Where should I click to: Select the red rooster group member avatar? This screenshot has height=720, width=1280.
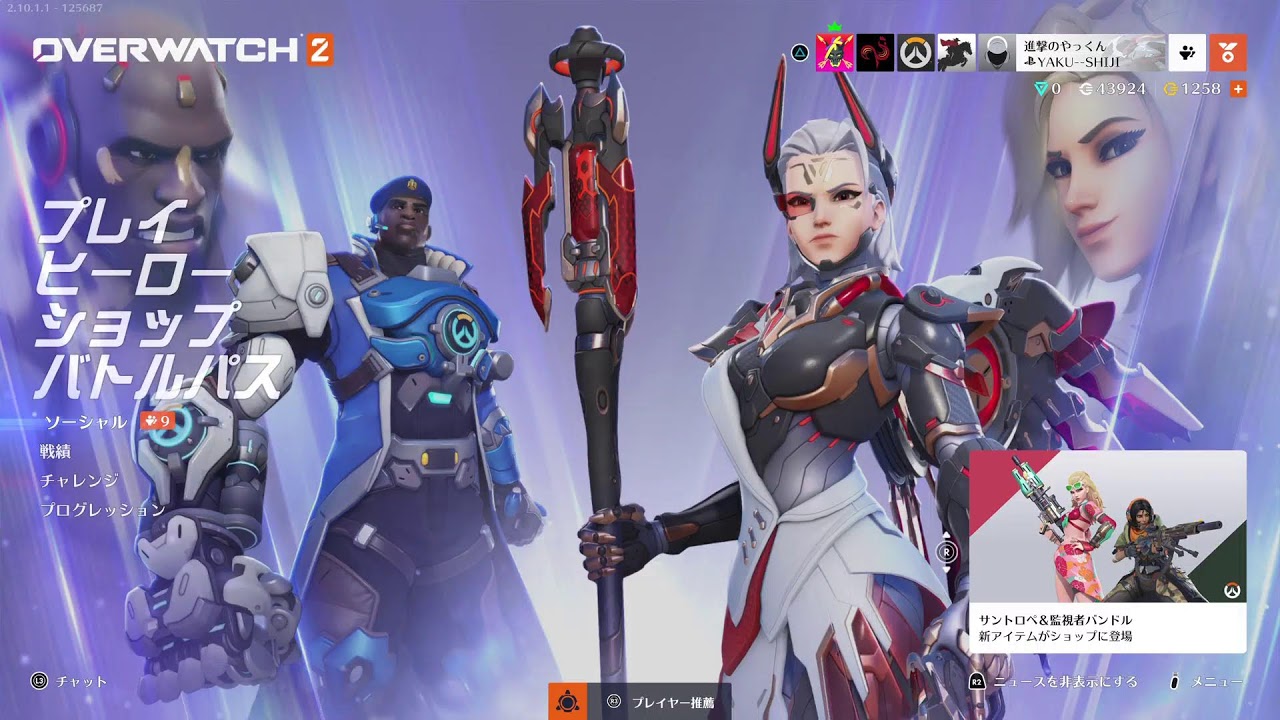[x=875, y=53]
